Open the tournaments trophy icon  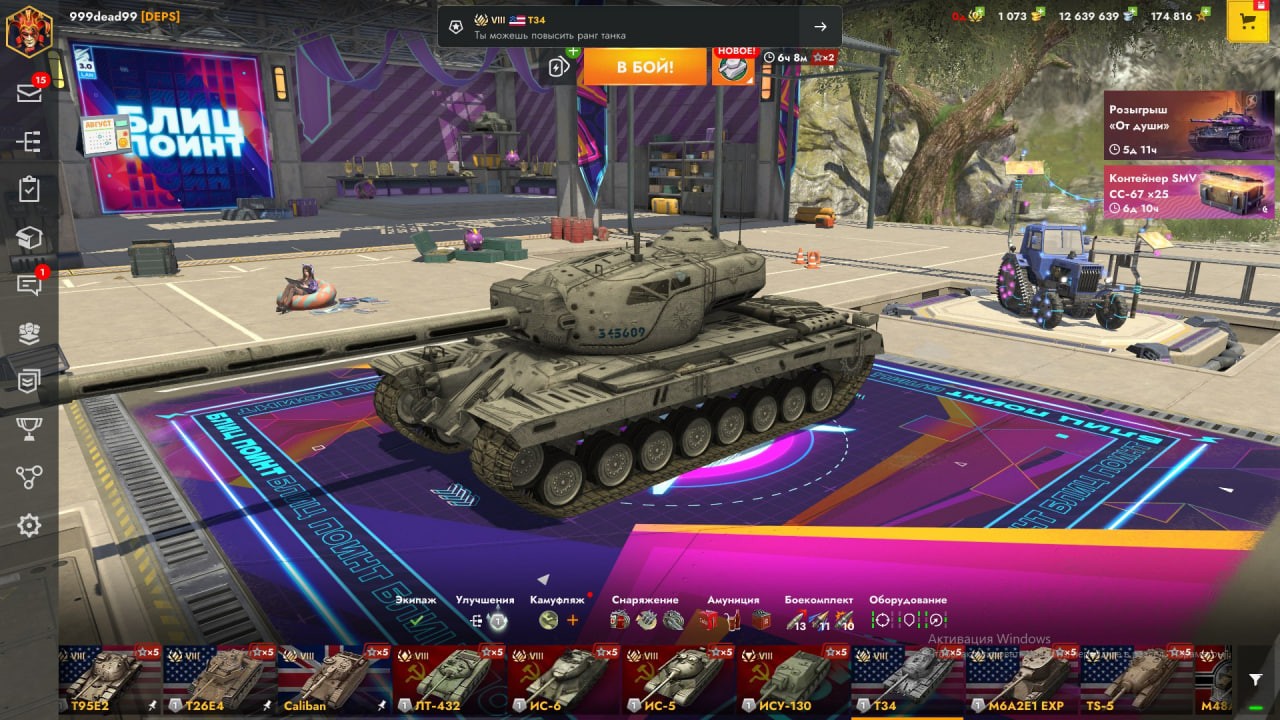(x=29, y=429)
